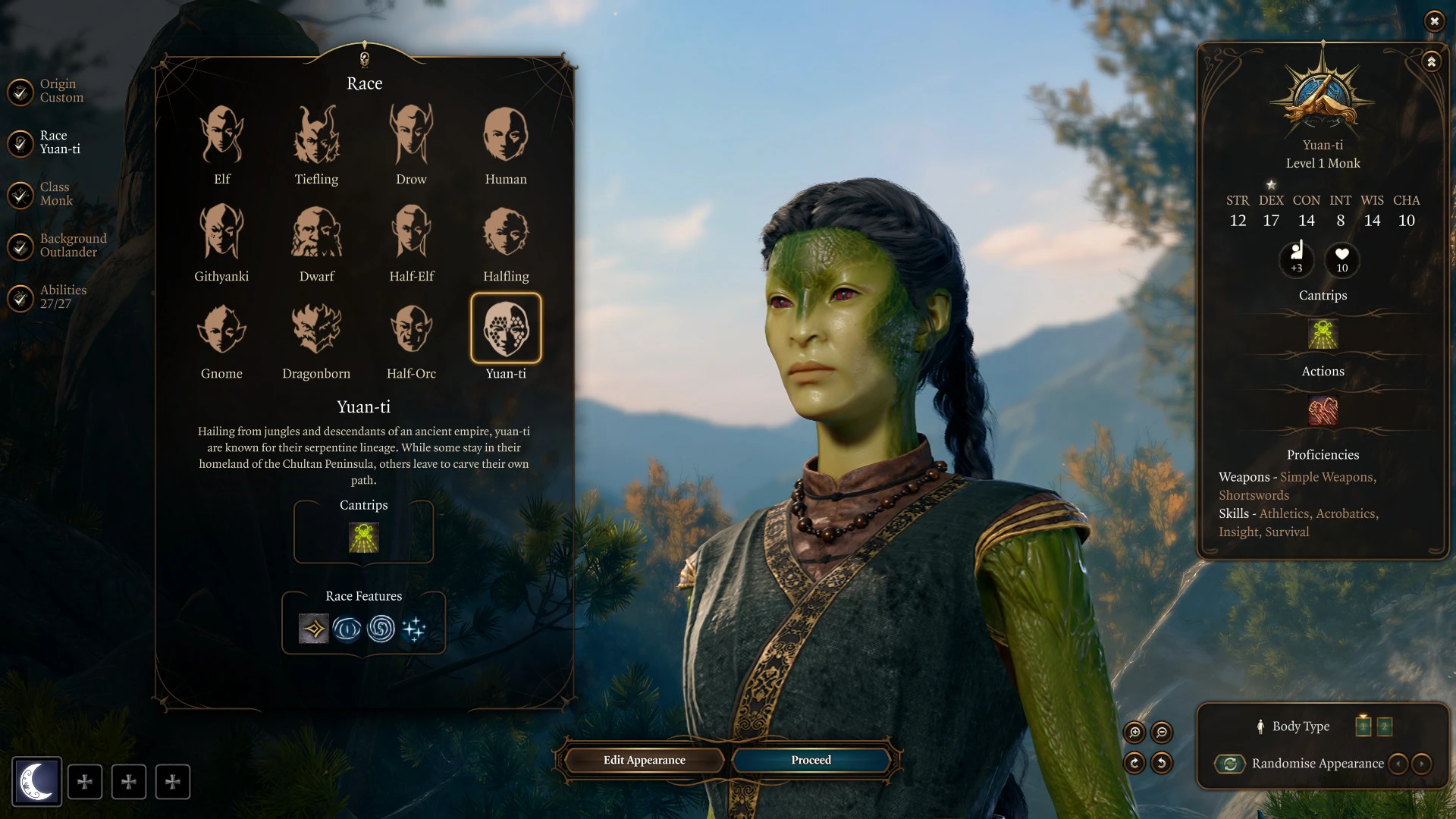Select the Dwarf race
The width and height of the screenshot is (1456, 819).
pyautogui.click(x=316, y=234)
